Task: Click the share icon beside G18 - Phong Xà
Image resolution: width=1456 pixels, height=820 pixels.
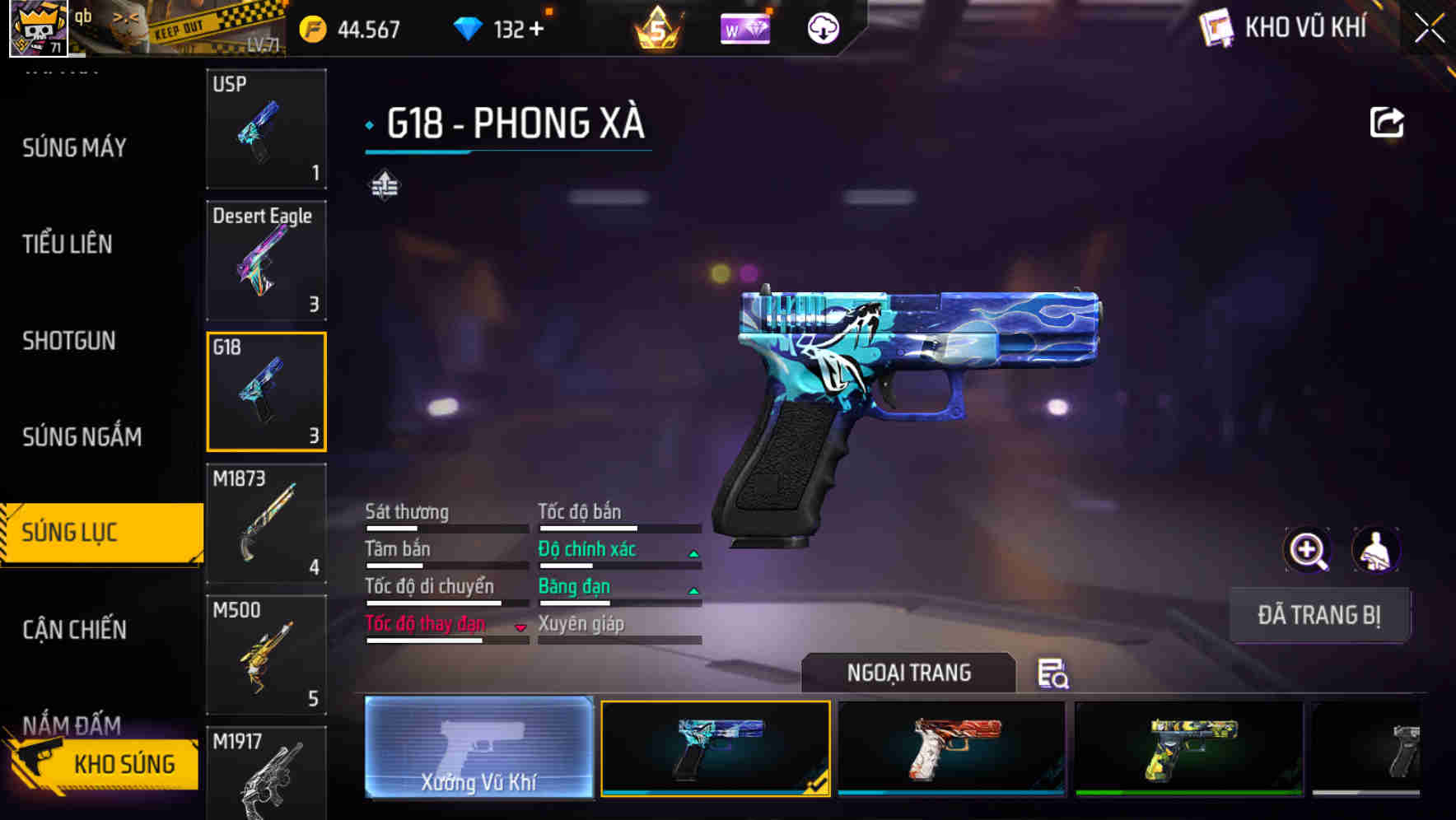Action: click(1387, 122)
